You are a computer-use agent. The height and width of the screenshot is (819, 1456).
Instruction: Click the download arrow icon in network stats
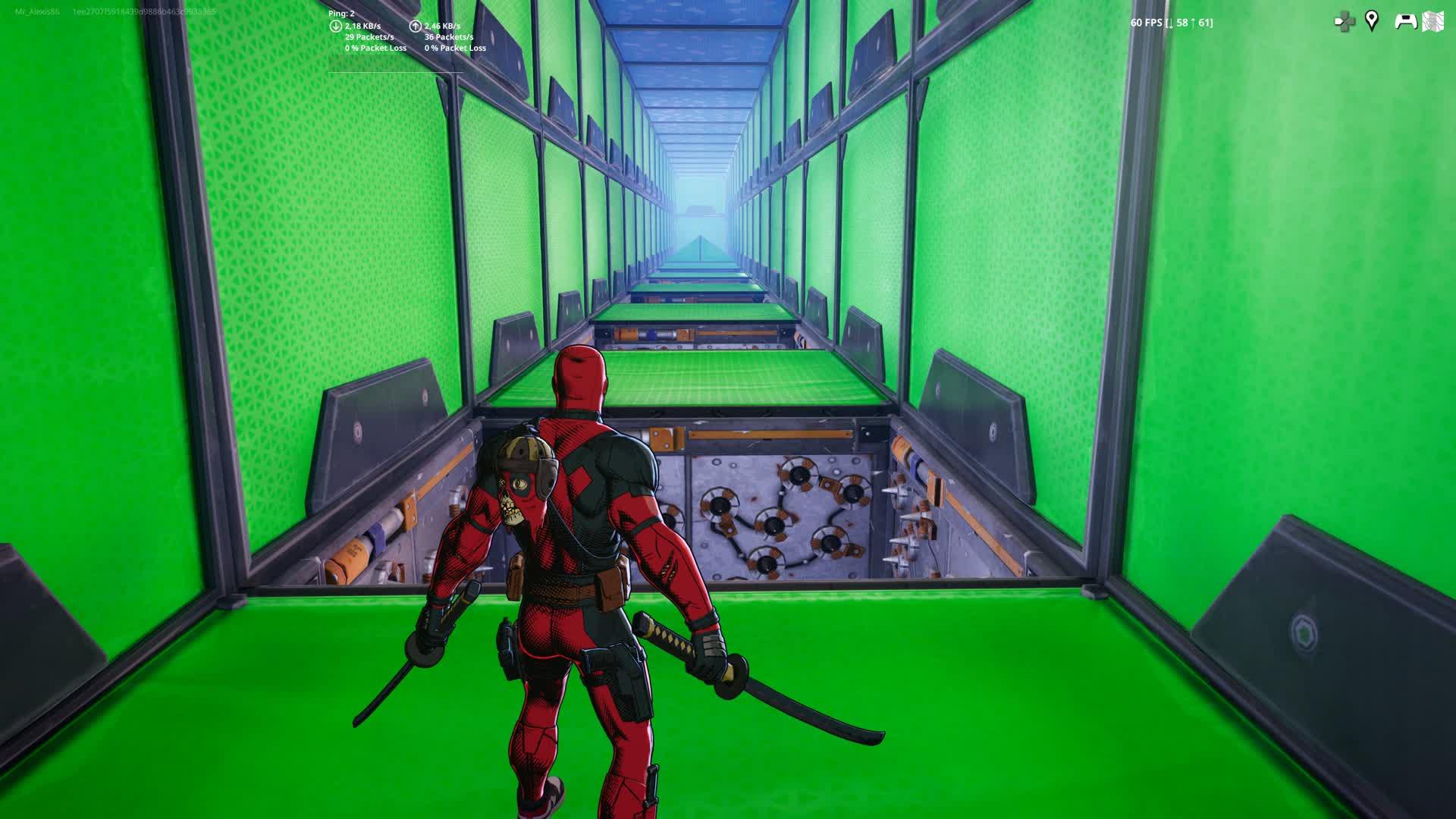[334, 25]
